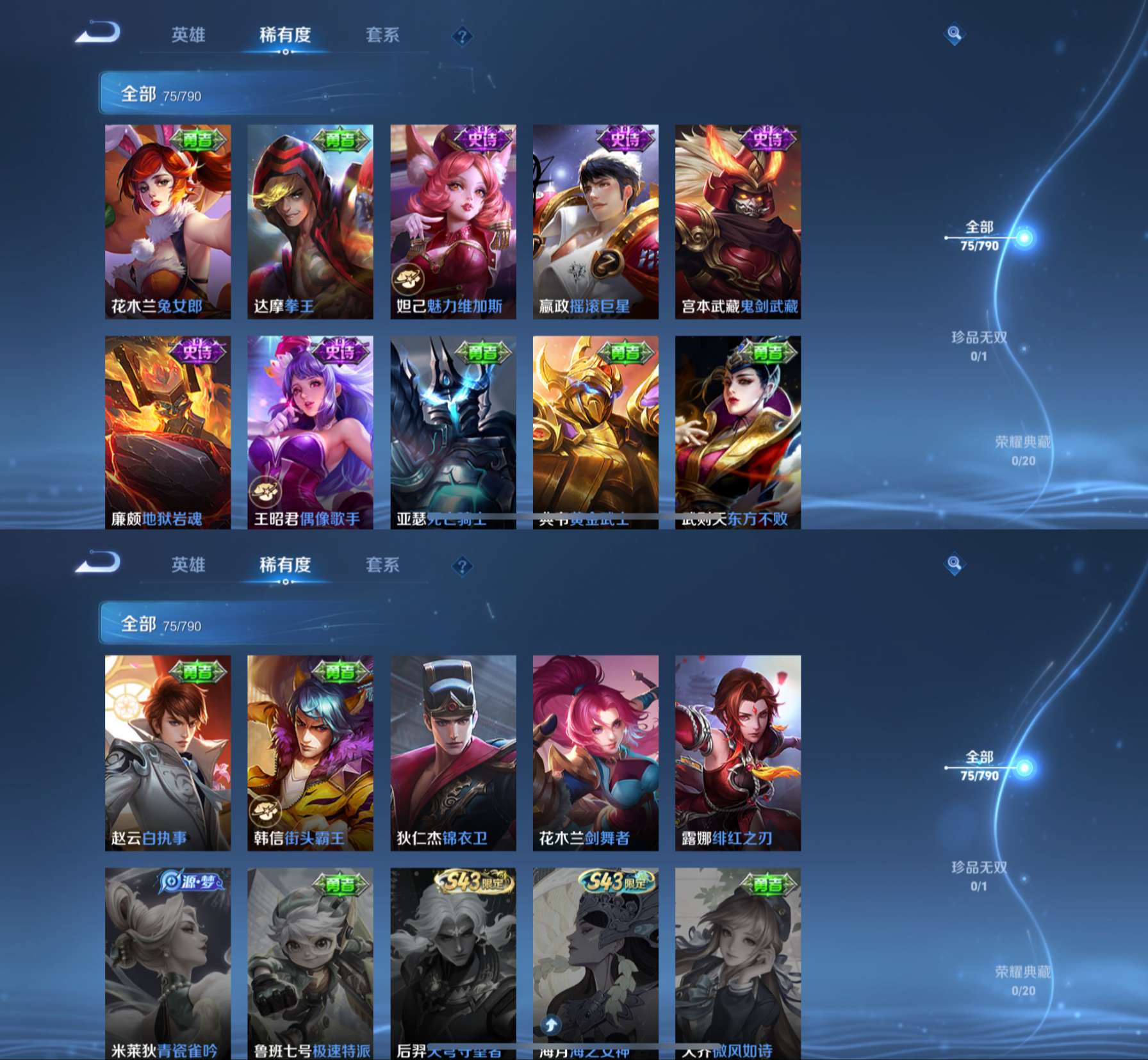1148x1060 pixels.
Task: View the 花木兰 剑舞者 skin card
Action: 595,752
